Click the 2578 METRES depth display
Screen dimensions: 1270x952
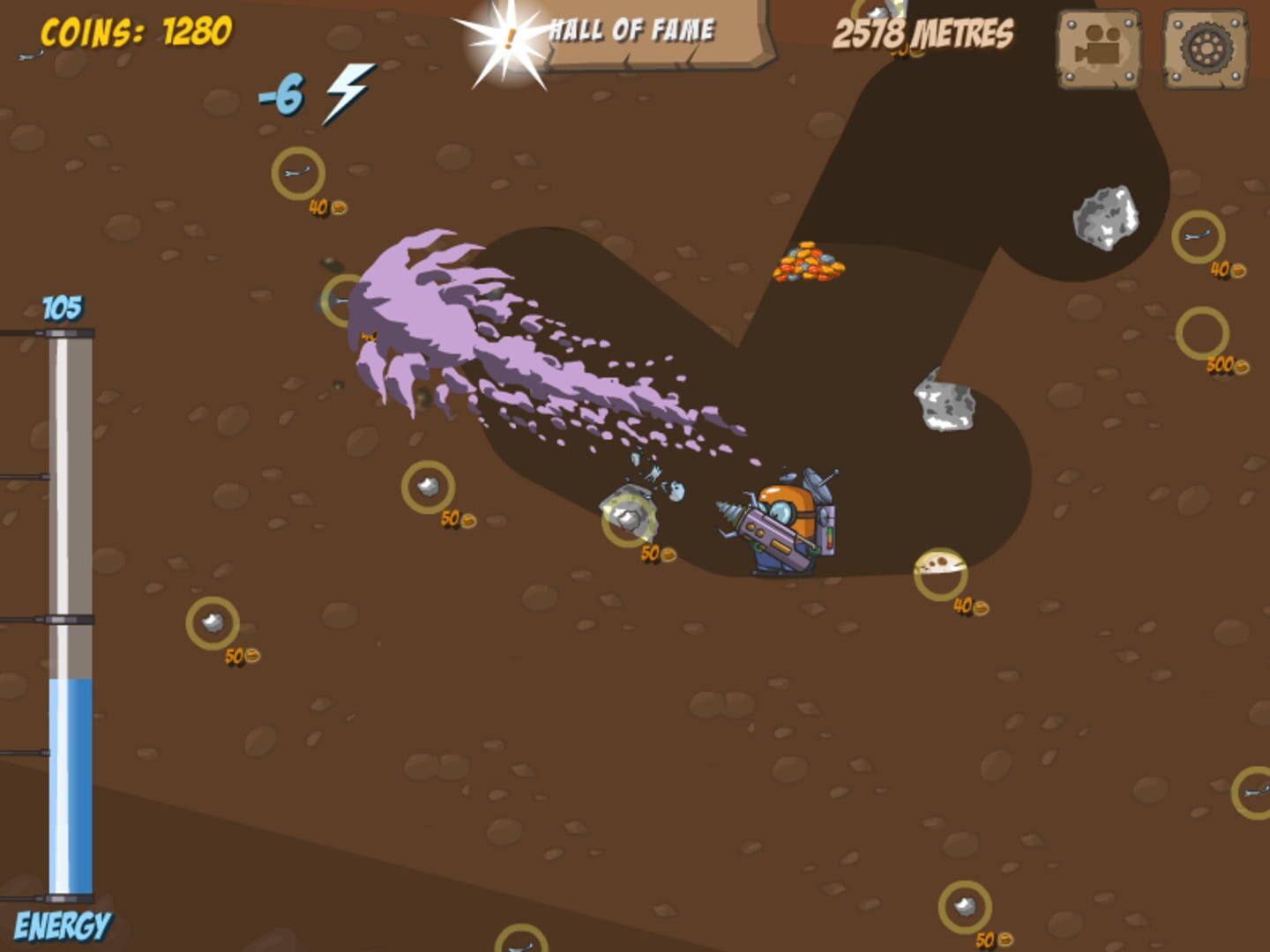(923, 33)
